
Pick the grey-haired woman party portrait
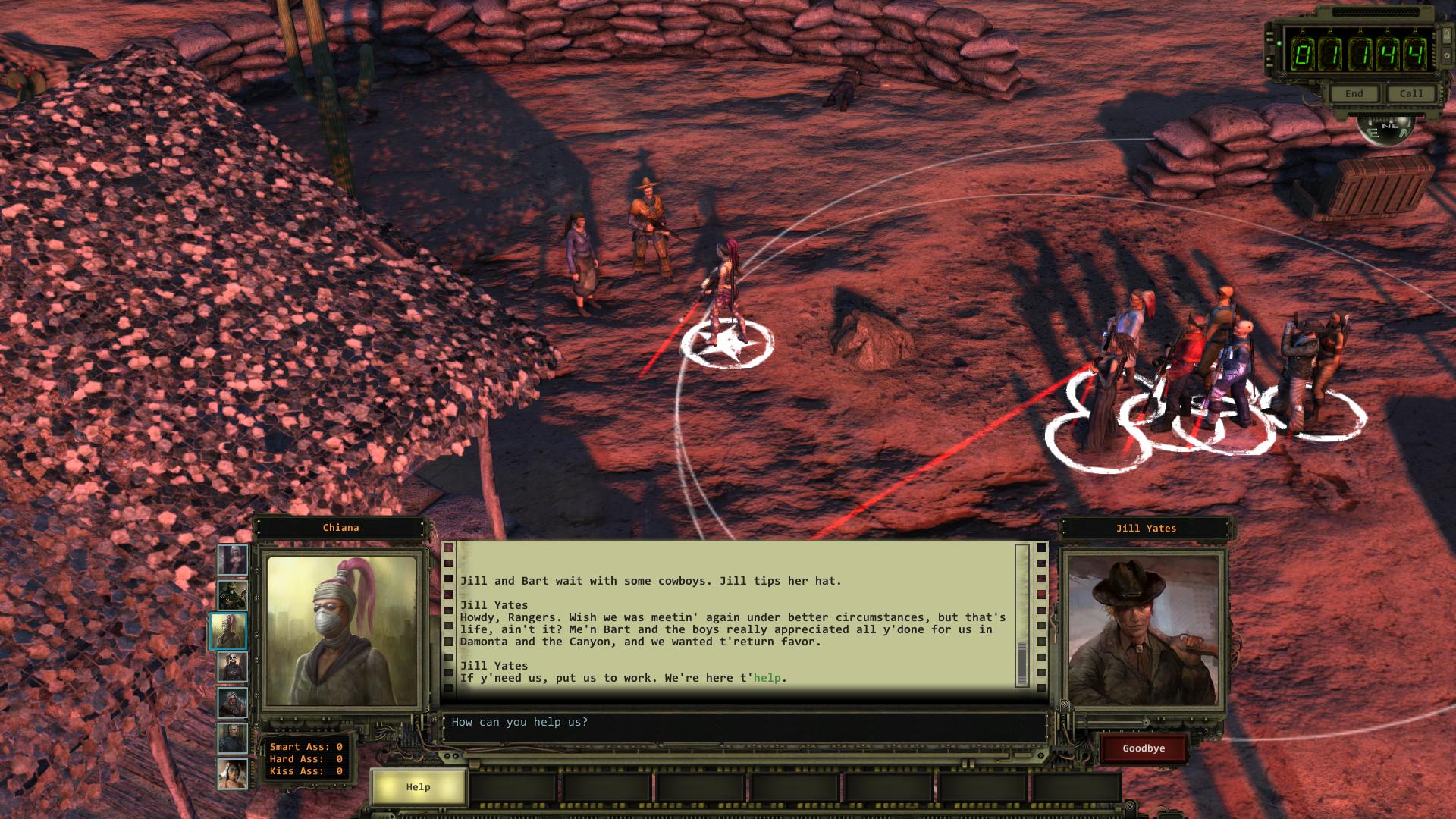pos(232,703)
